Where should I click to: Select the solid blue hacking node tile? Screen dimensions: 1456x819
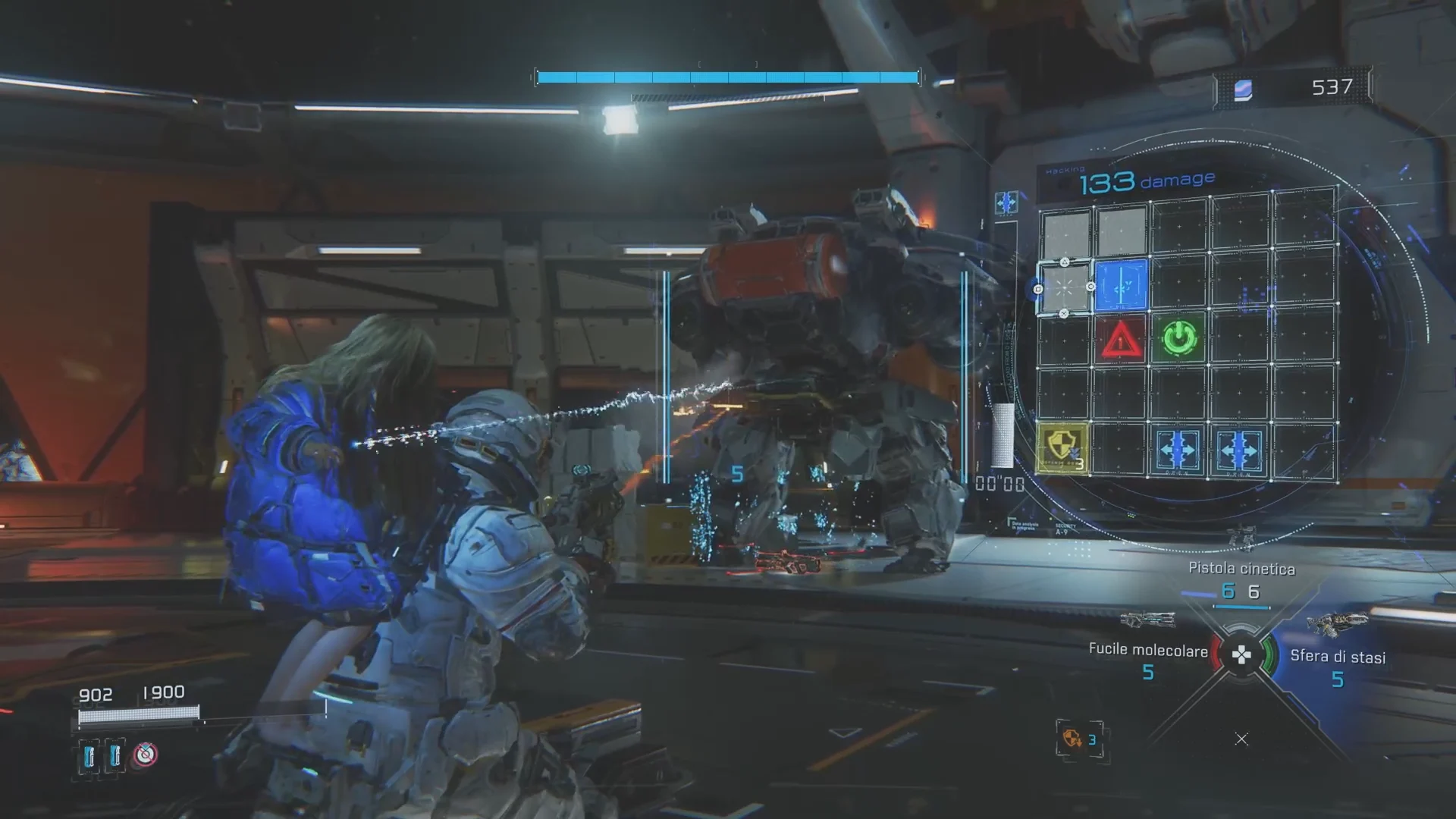coord(1121,285)
